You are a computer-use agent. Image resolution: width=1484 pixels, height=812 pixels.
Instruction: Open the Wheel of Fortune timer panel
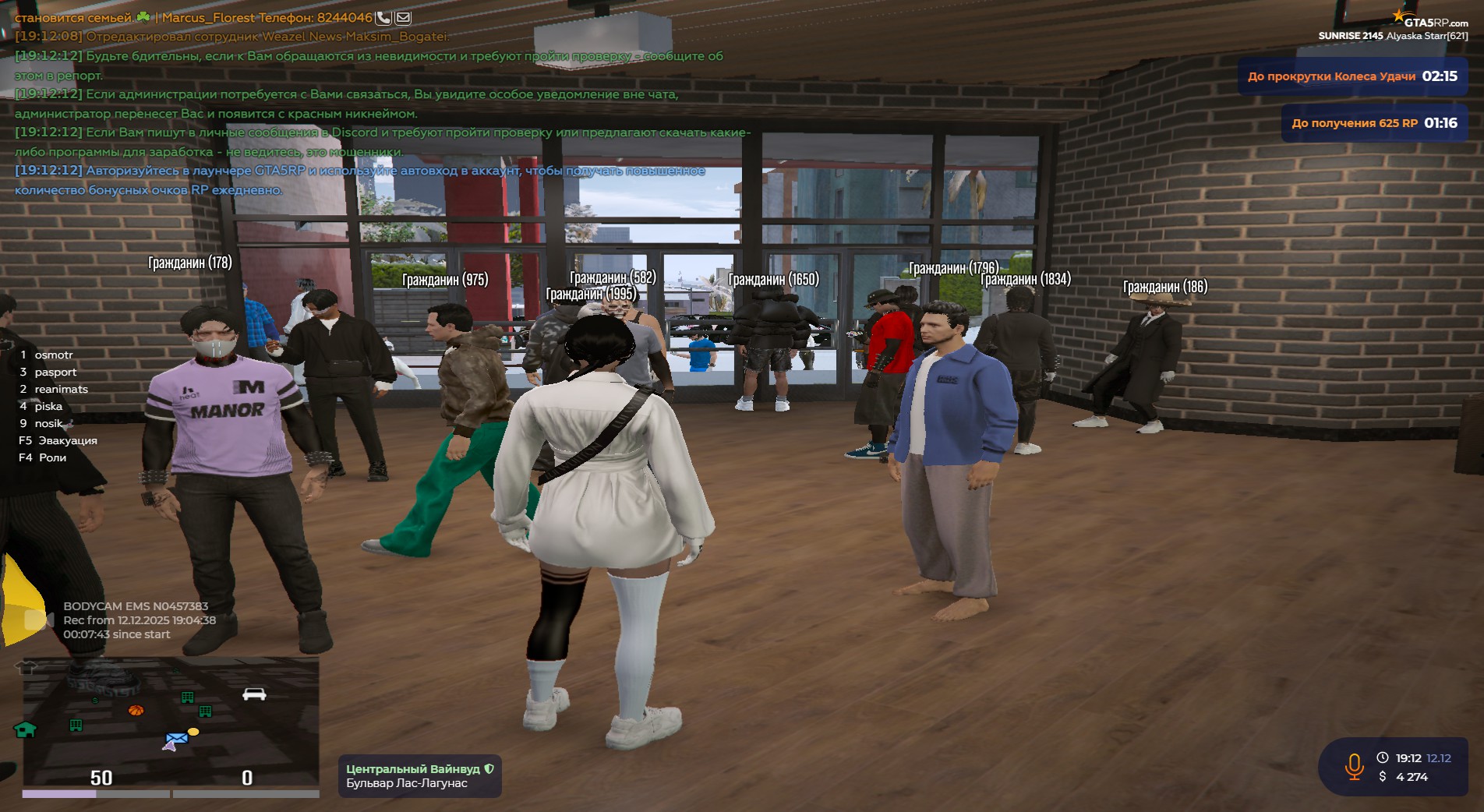(1352, 76)
